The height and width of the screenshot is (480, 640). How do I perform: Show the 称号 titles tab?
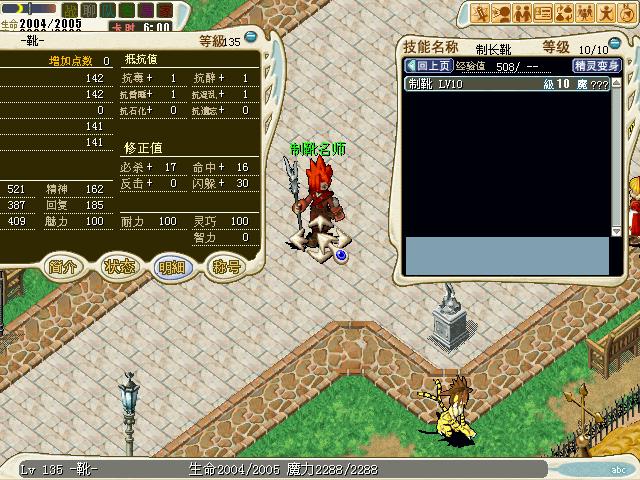click(226, 267)
